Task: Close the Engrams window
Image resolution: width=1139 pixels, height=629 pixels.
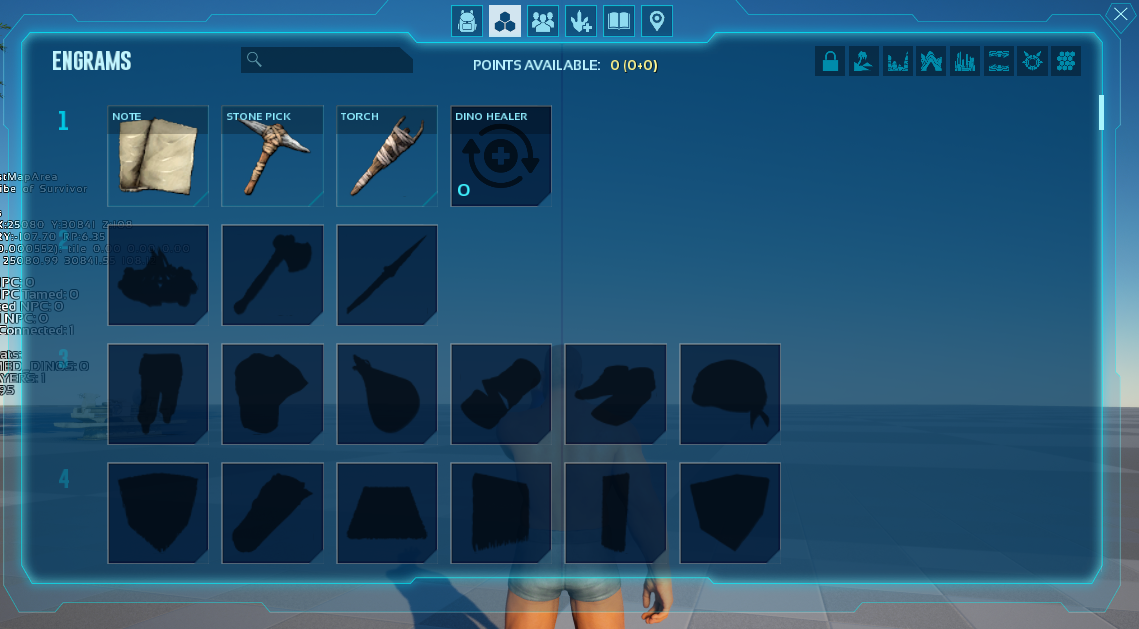Action: 1119,15
